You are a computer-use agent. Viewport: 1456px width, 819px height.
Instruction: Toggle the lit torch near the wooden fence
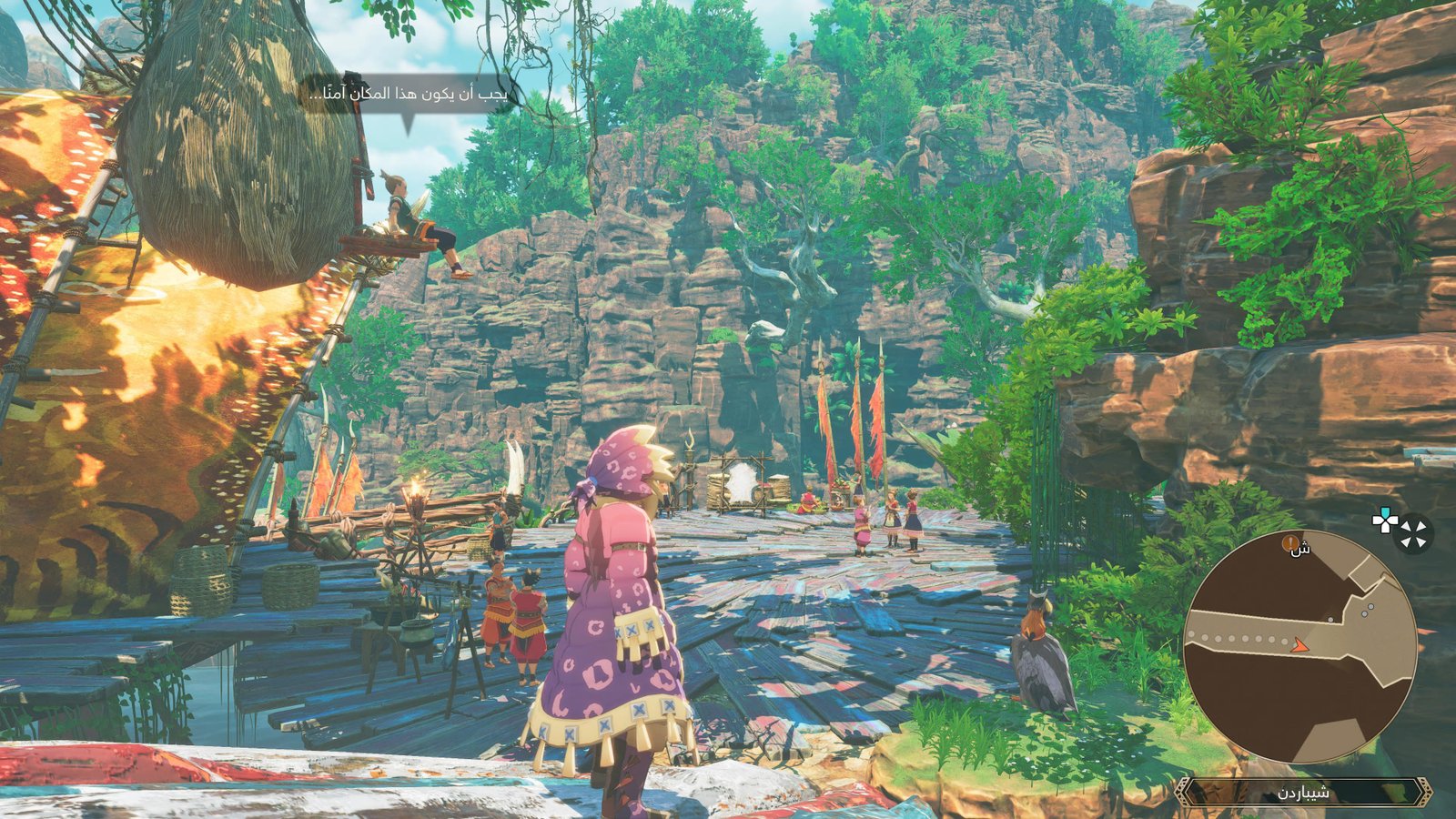tap(419, 488)
